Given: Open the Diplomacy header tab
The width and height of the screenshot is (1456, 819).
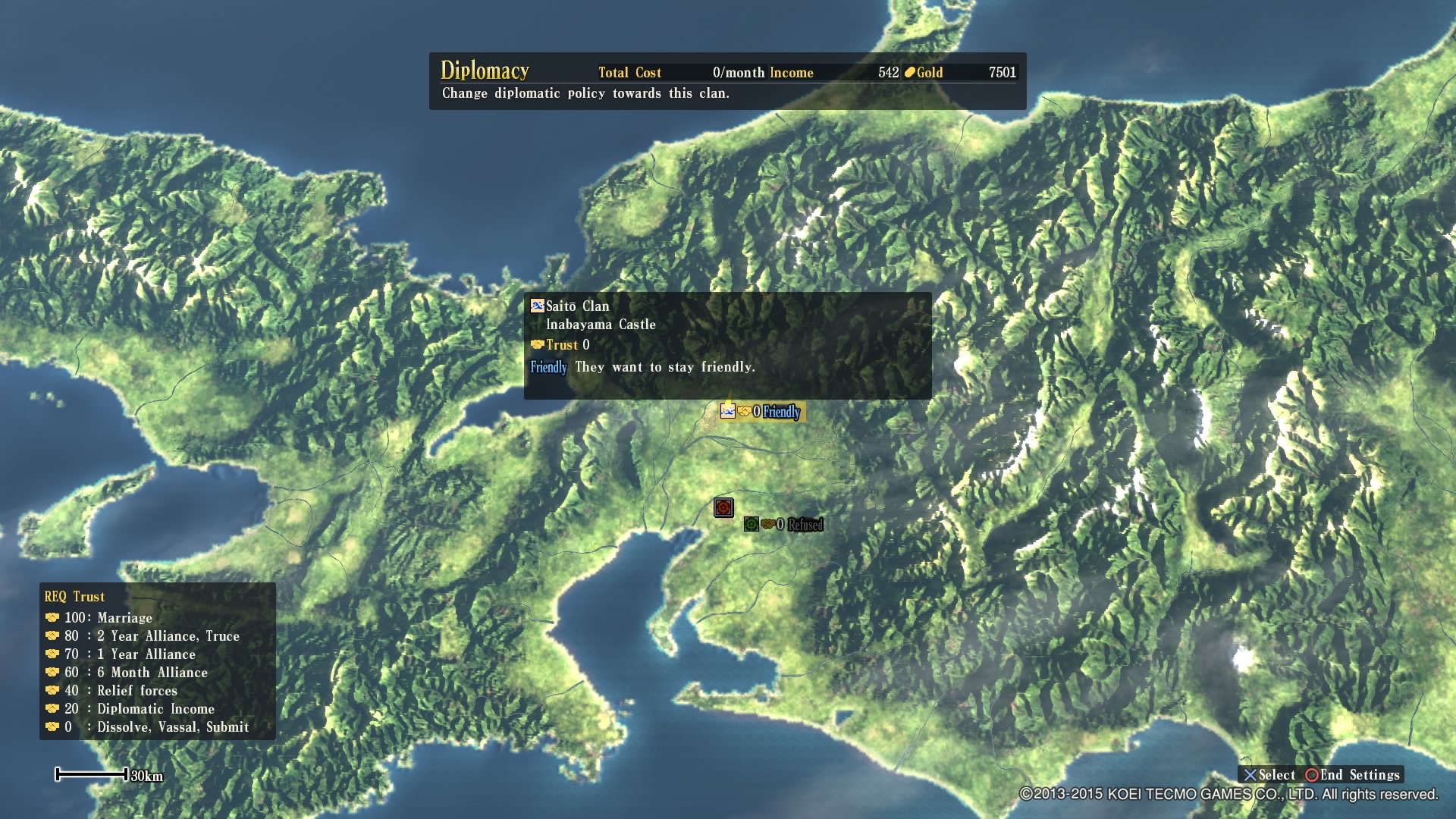Looking at the screenshot, I should (486, 71).
